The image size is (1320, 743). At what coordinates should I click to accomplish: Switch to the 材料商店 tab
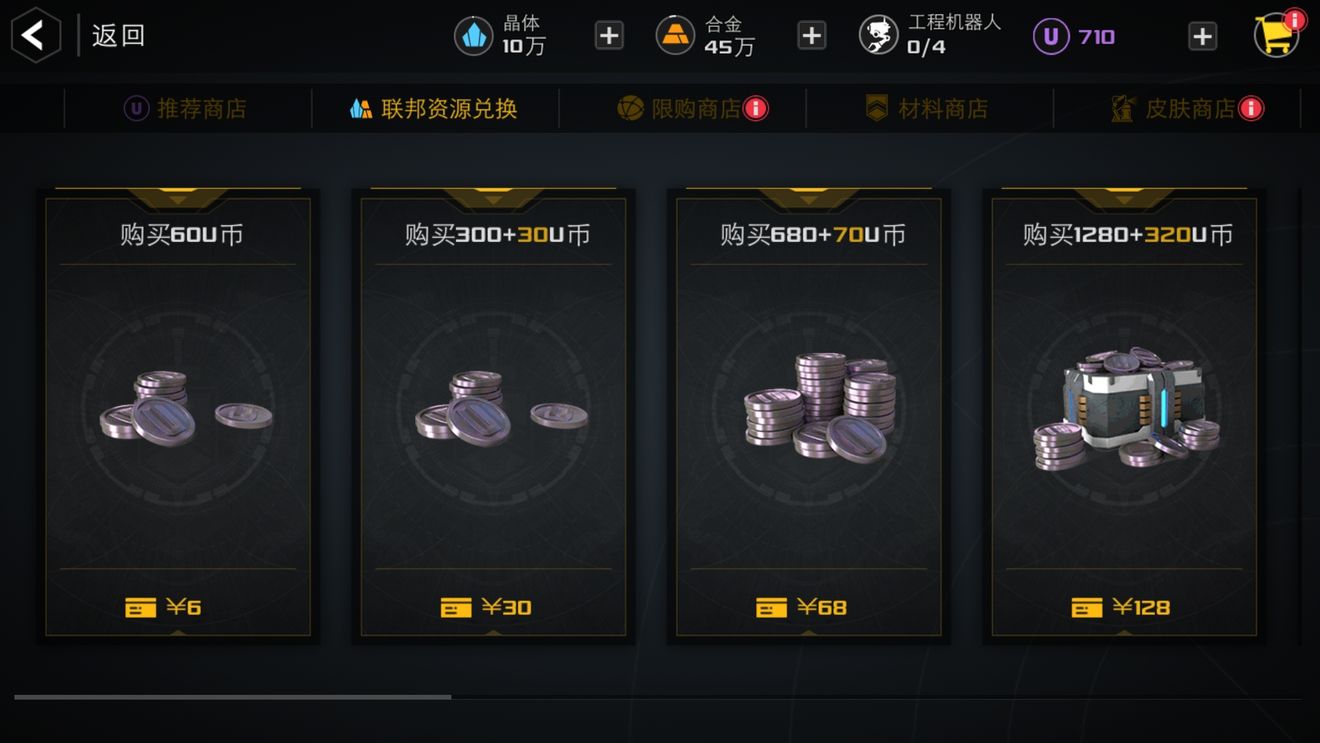click(x=928, y=108)
